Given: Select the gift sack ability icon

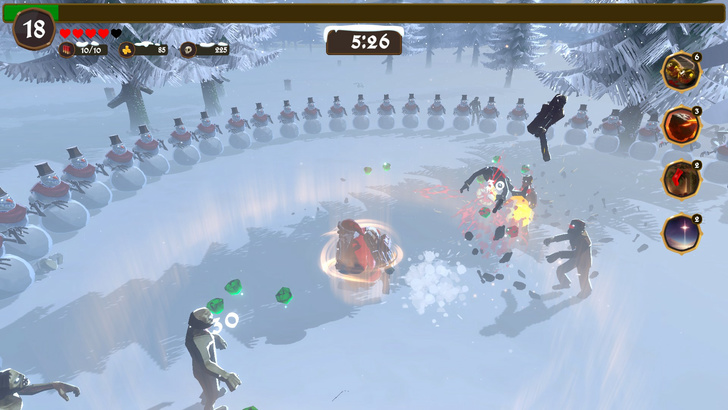Looking at the screenshot, I should tap(681, 72).
